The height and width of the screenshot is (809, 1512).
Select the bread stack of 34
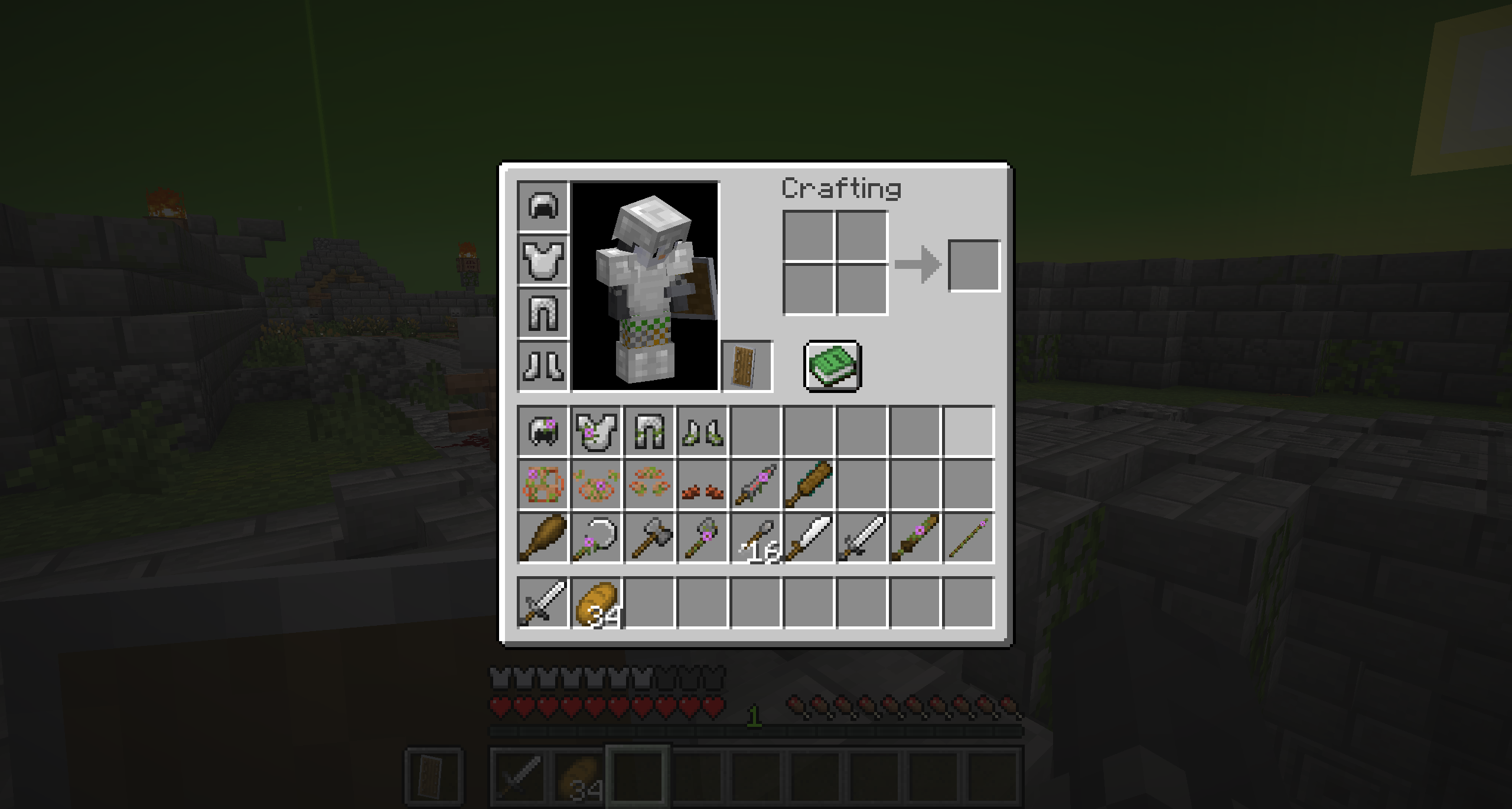pyautogui.click(x=596, y=603)
